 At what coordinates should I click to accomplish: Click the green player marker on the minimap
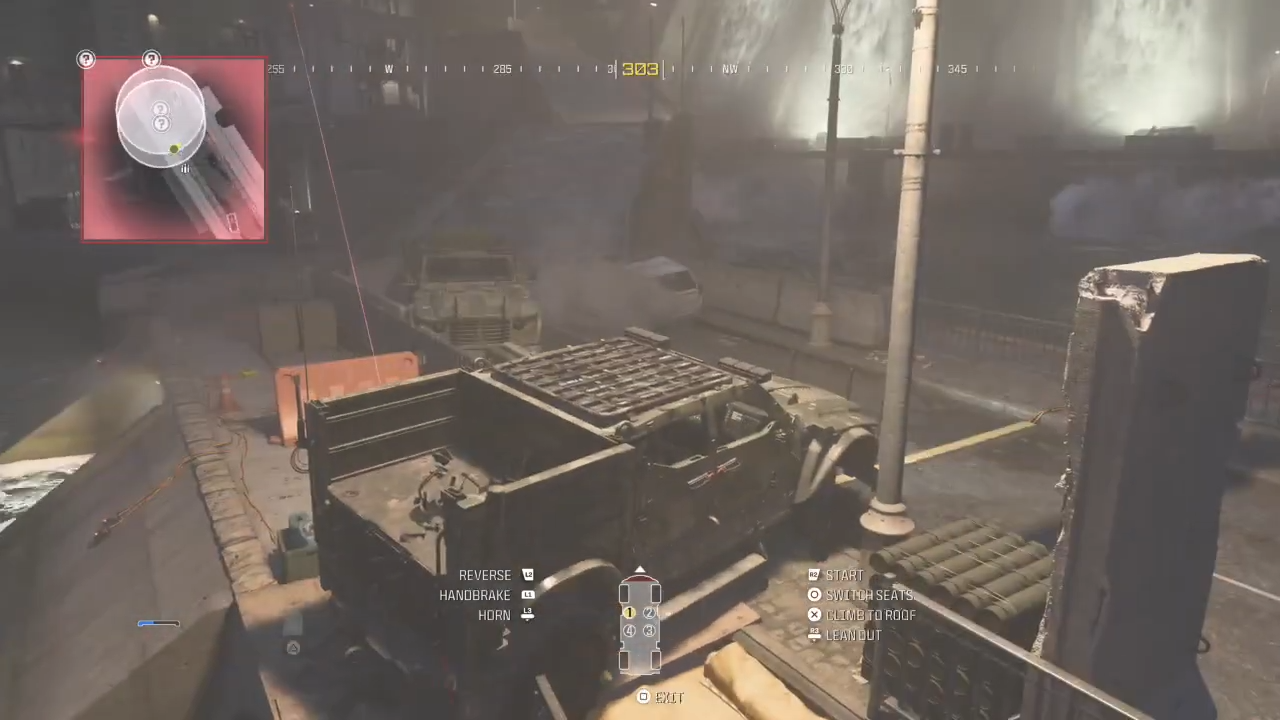[x=173, y=149]
